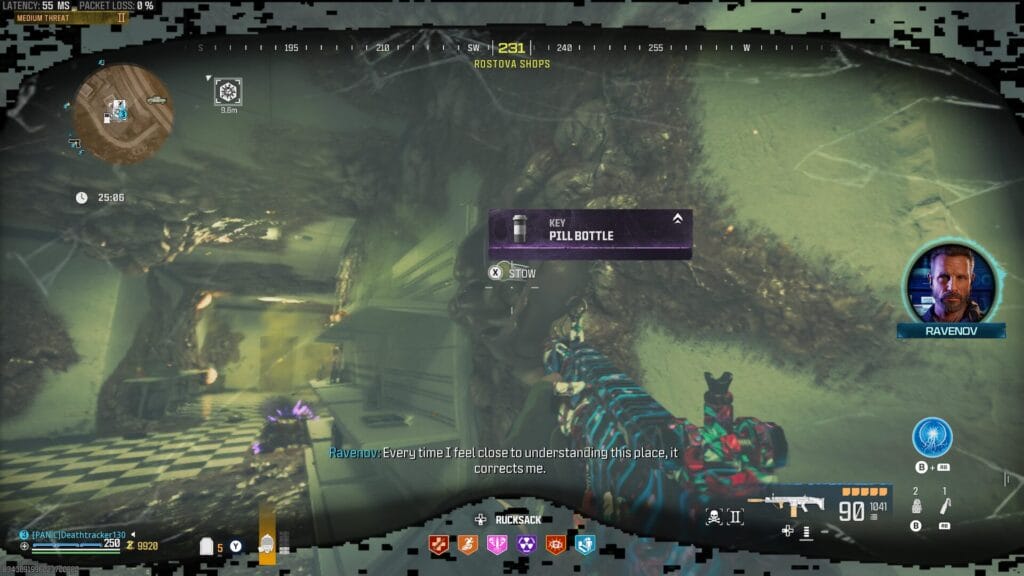Click the purple radiation perk icon
The height and width of the screenshot is (576, 1024).
(526, 544)
